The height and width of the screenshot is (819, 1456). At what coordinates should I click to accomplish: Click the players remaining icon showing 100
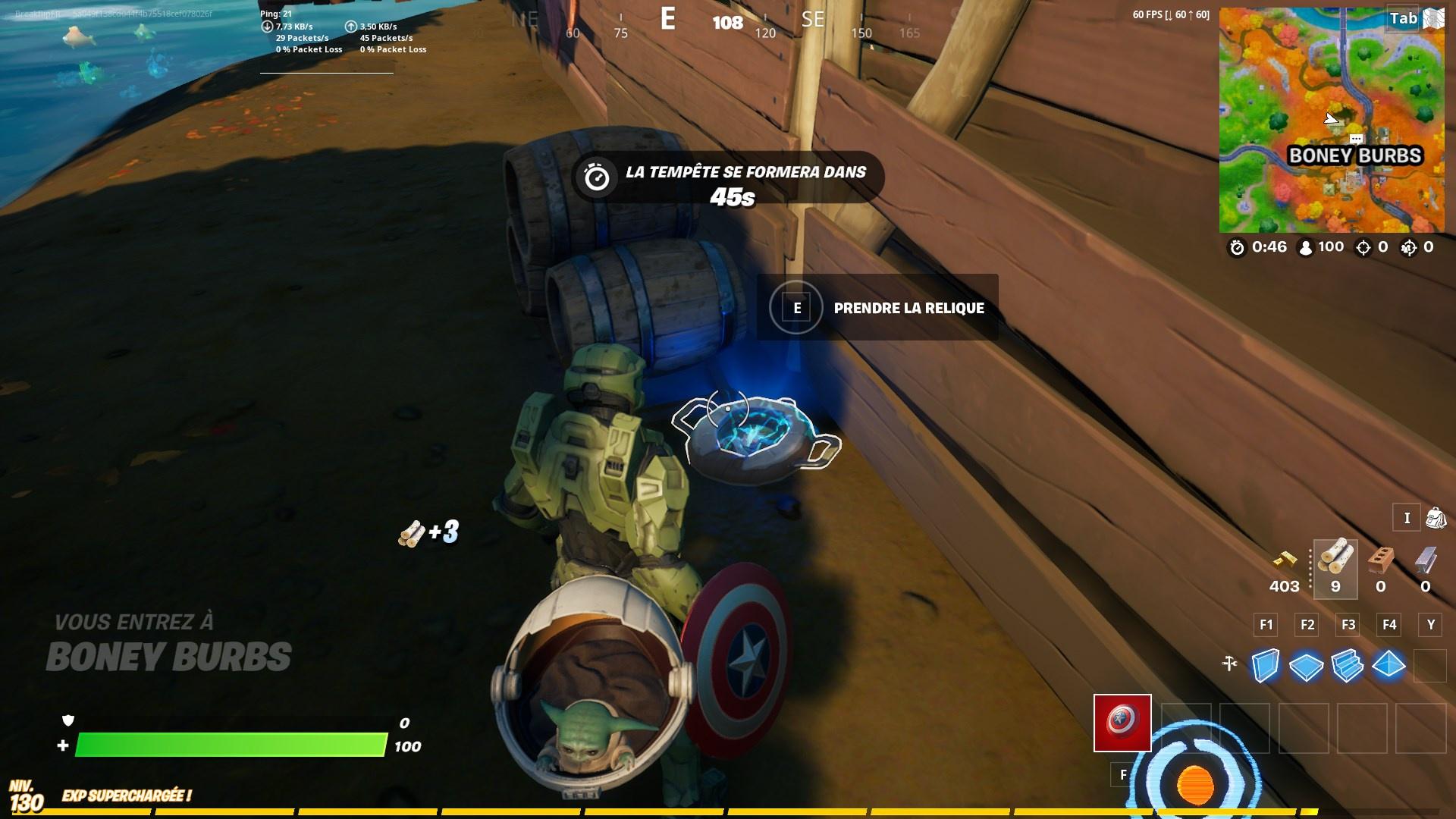[1306, 246]
